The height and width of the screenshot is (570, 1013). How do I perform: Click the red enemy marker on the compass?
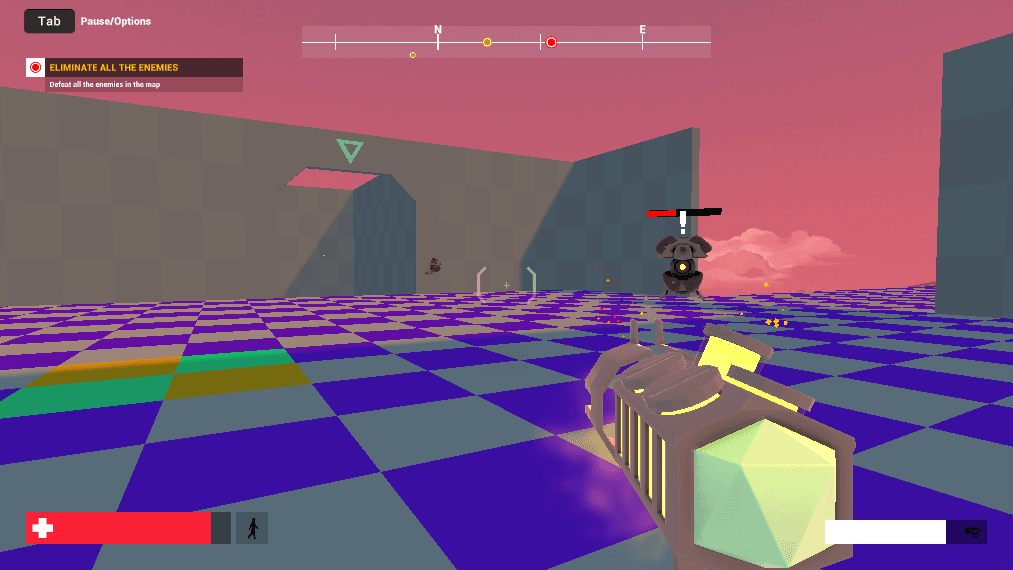pos(551,42)
